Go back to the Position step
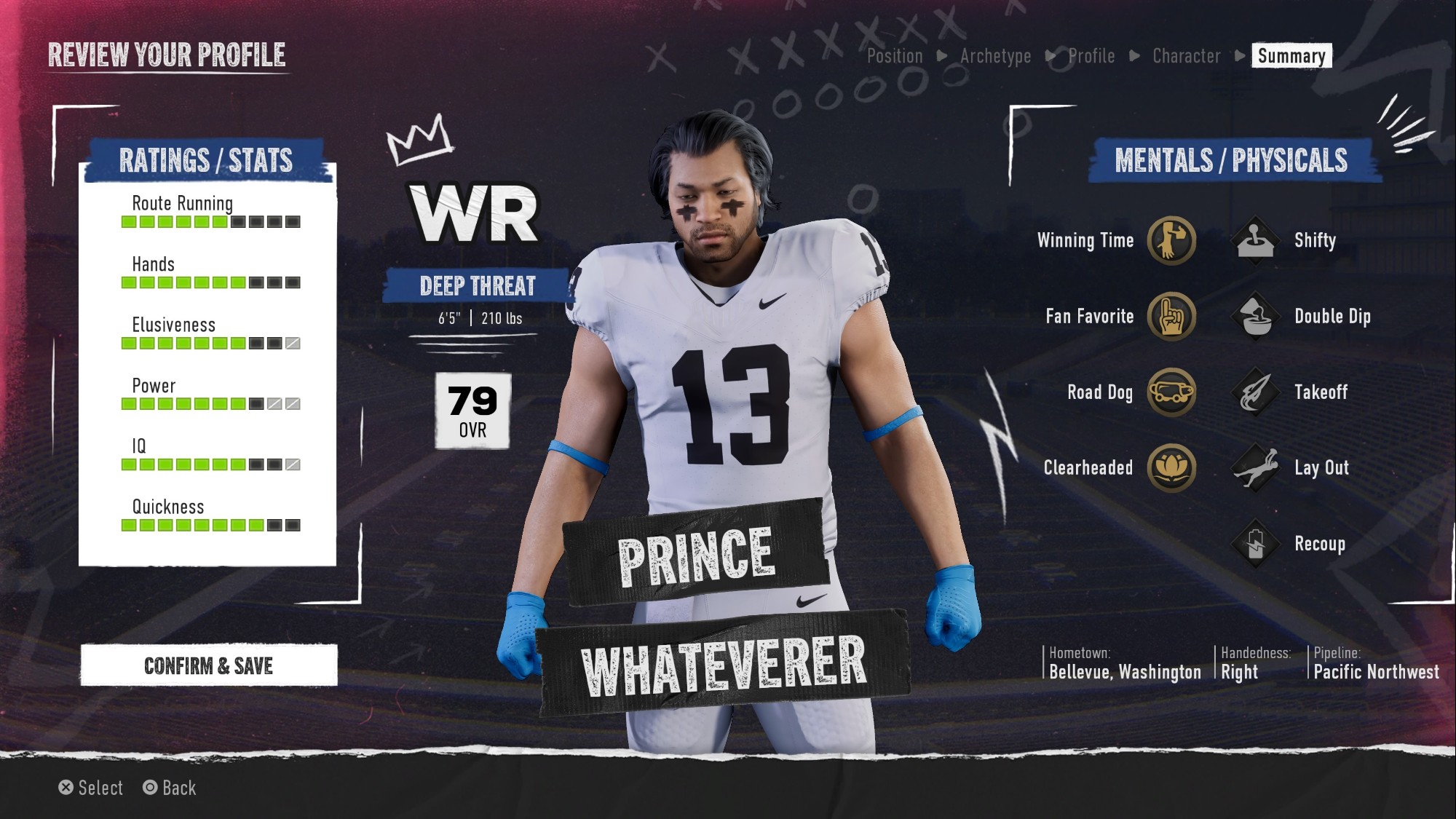1456x819 pixels. (x=895, y=56)
